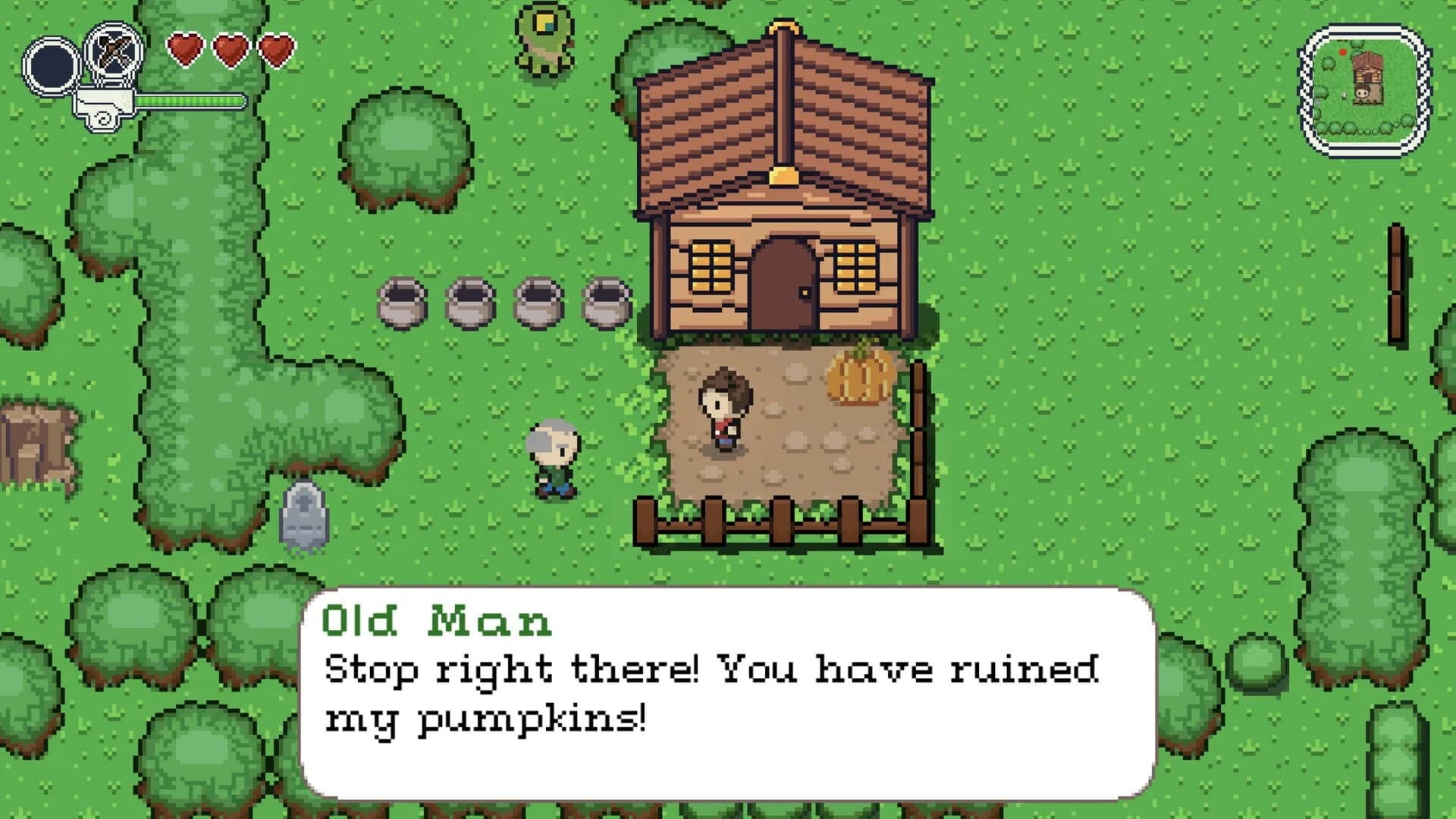Click the gravestone near the hedge

pos(302,516)
